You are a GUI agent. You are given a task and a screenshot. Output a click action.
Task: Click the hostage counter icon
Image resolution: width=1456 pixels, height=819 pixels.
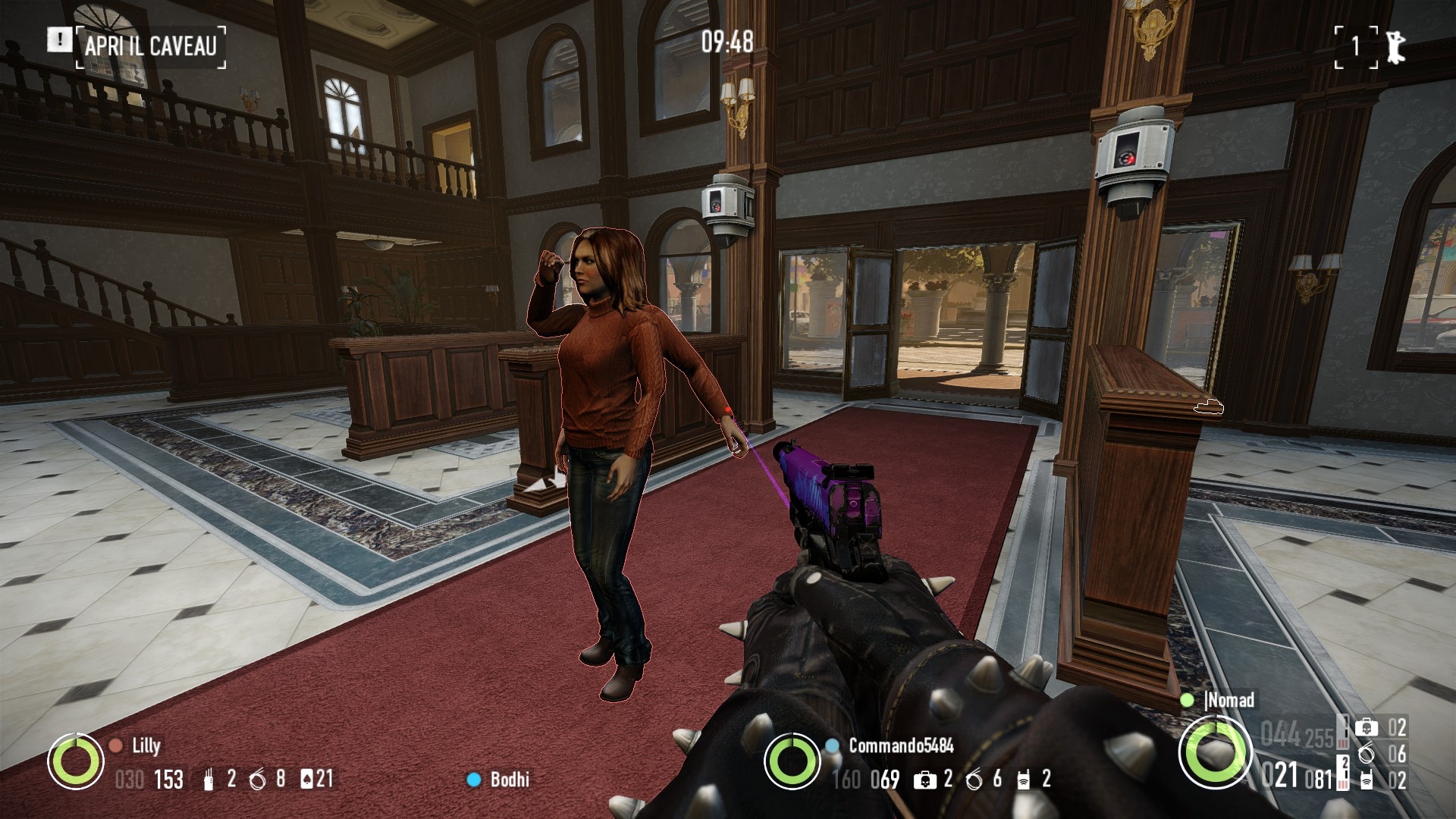point(1395,47)
